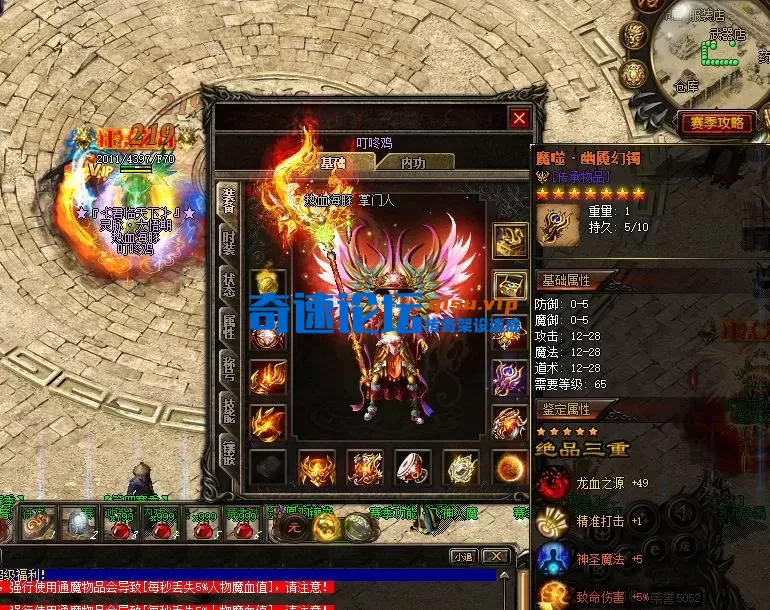Switch to the 技能 side tab

229,408
